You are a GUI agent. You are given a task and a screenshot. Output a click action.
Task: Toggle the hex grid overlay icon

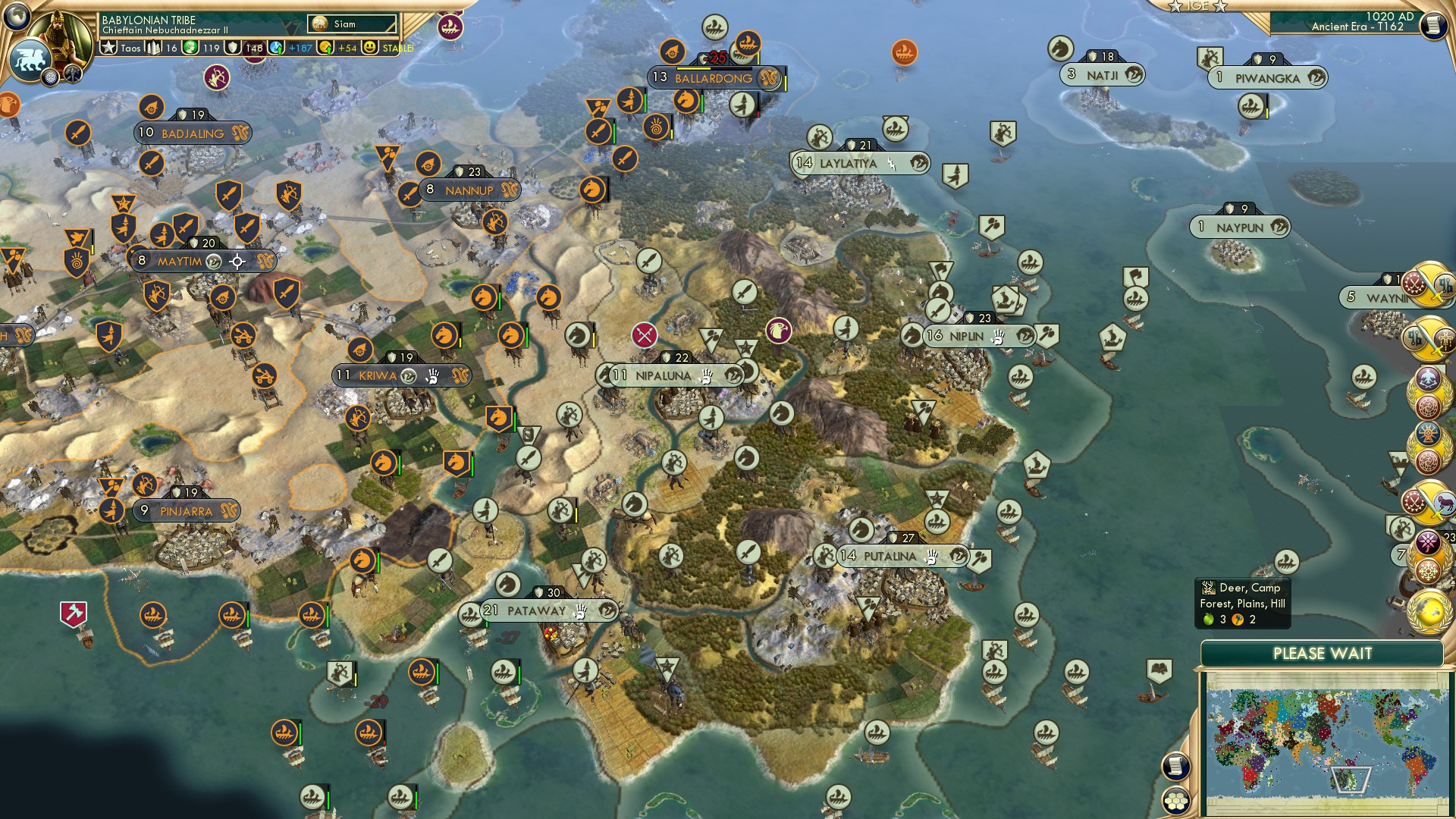click(x=1177, y=801)
